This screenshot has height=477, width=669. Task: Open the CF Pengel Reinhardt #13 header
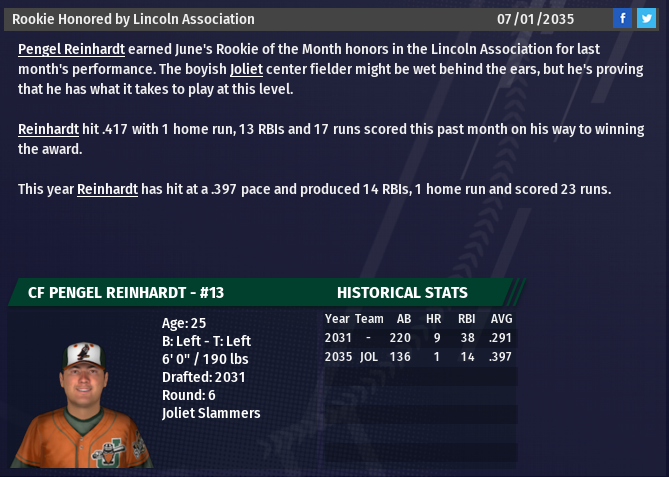coord(126,293)
